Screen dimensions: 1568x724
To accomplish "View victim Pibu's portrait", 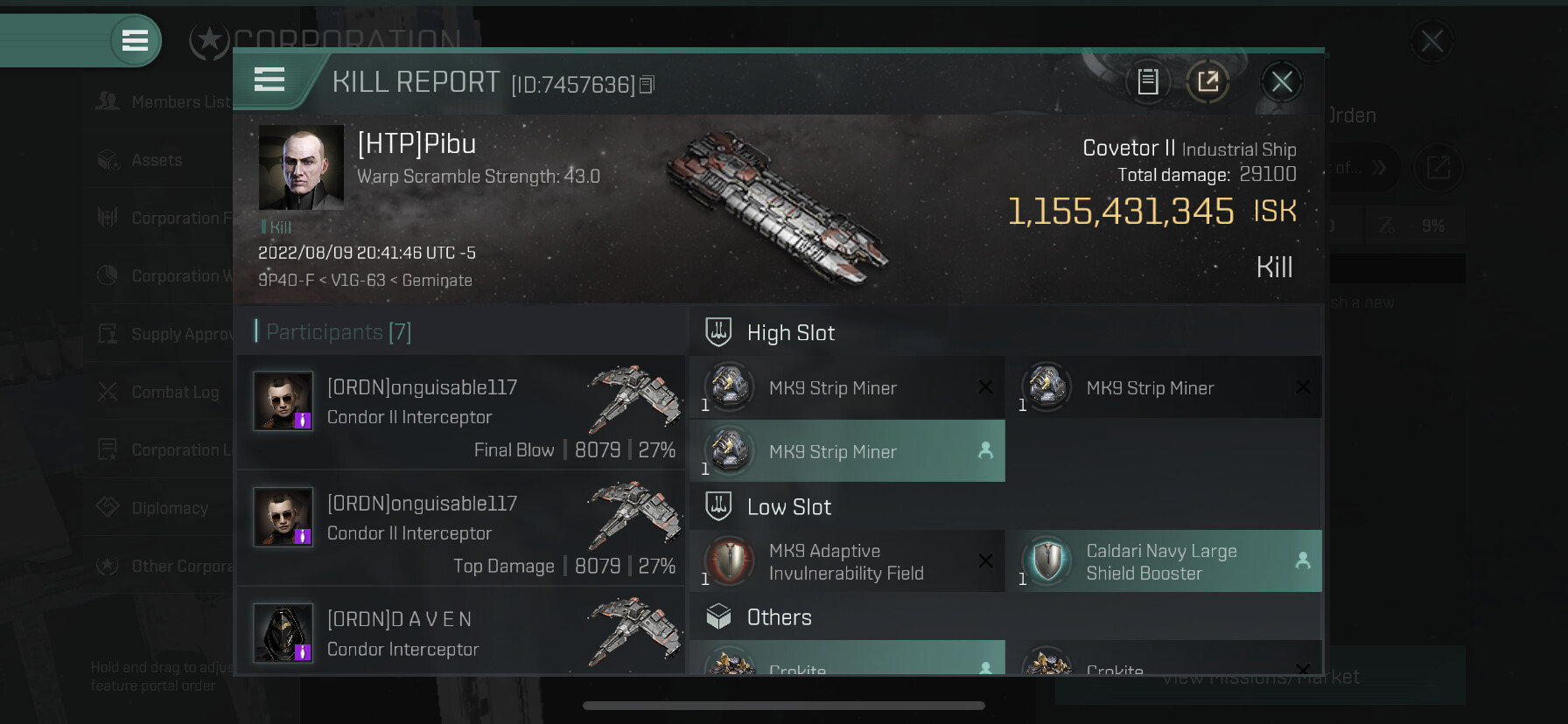I will 301,167.
